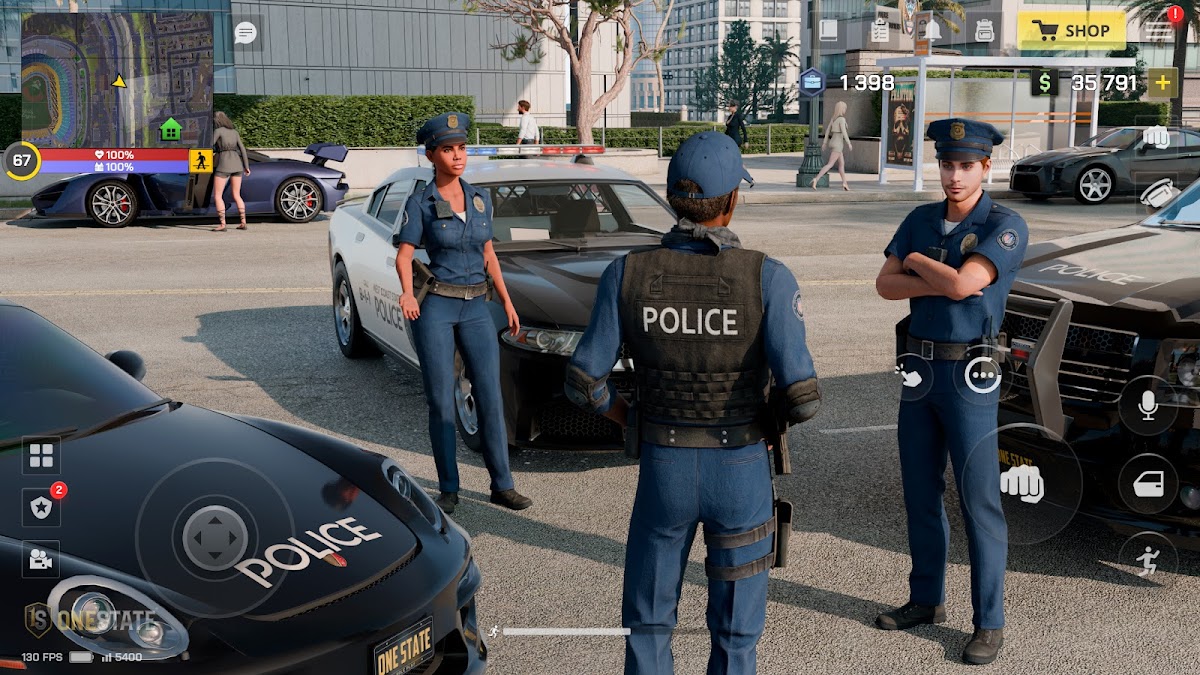Viewport: 1200px width, 675px height.
Task: Tap the fist punch button
Action: [1021, 484]
